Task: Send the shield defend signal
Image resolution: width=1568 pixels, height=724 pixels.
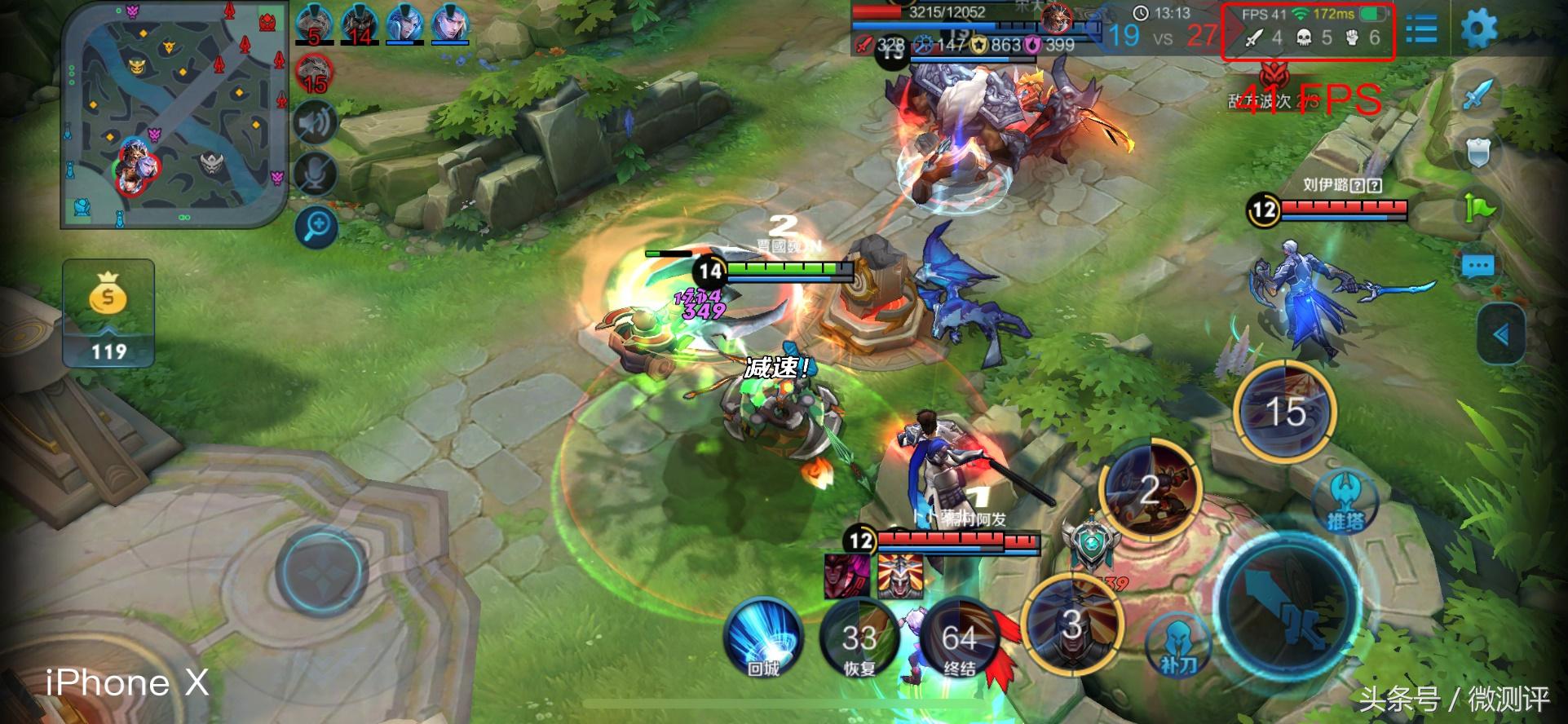Action: pos(1477,152)
